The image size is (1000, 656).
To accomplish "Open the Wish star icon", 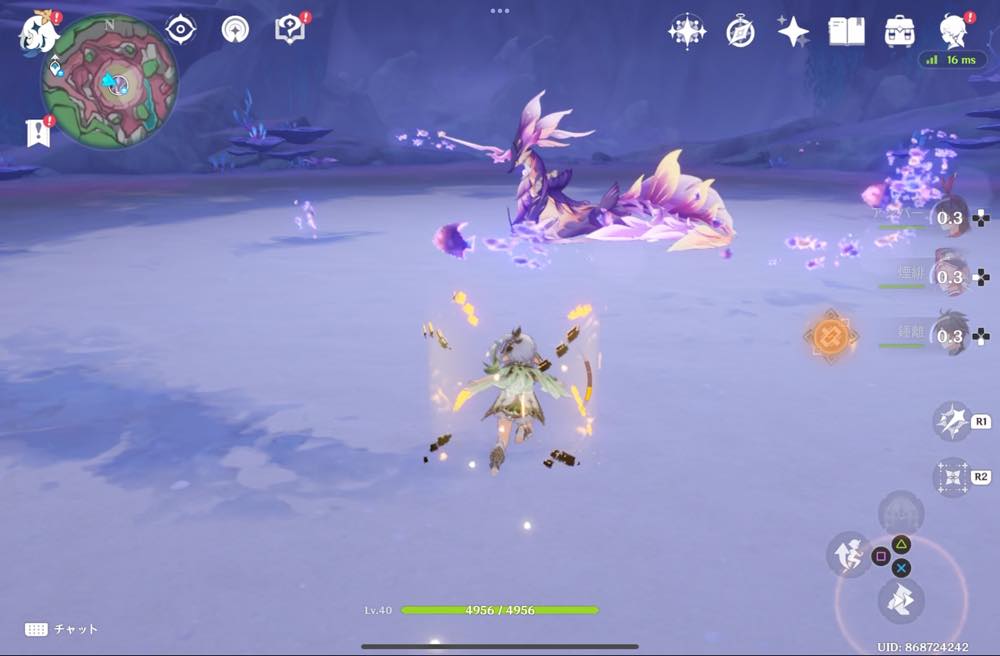I will click(x=687, y=31).
